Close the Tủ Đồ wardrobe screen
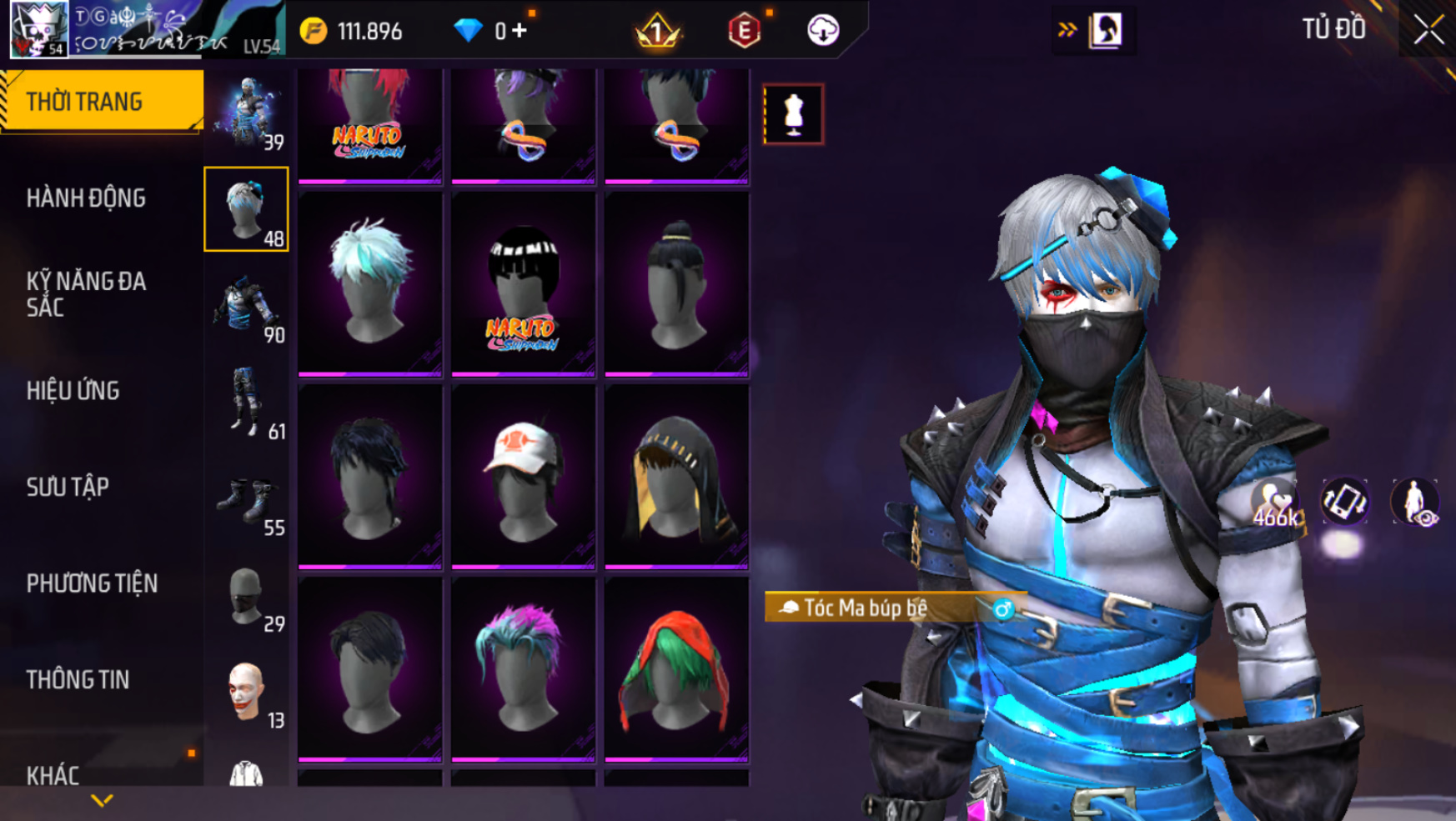The height and width of the screenshot is (821, 1456). tap(1428, 30)
